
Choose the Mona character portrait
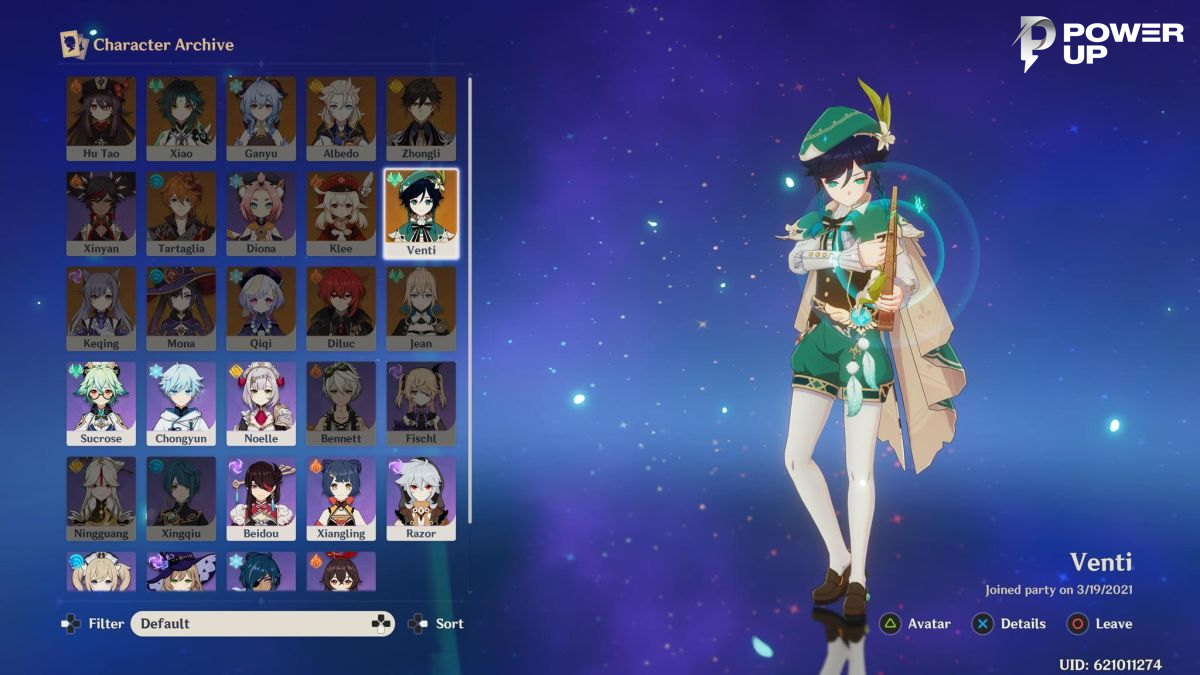(181, 308)
